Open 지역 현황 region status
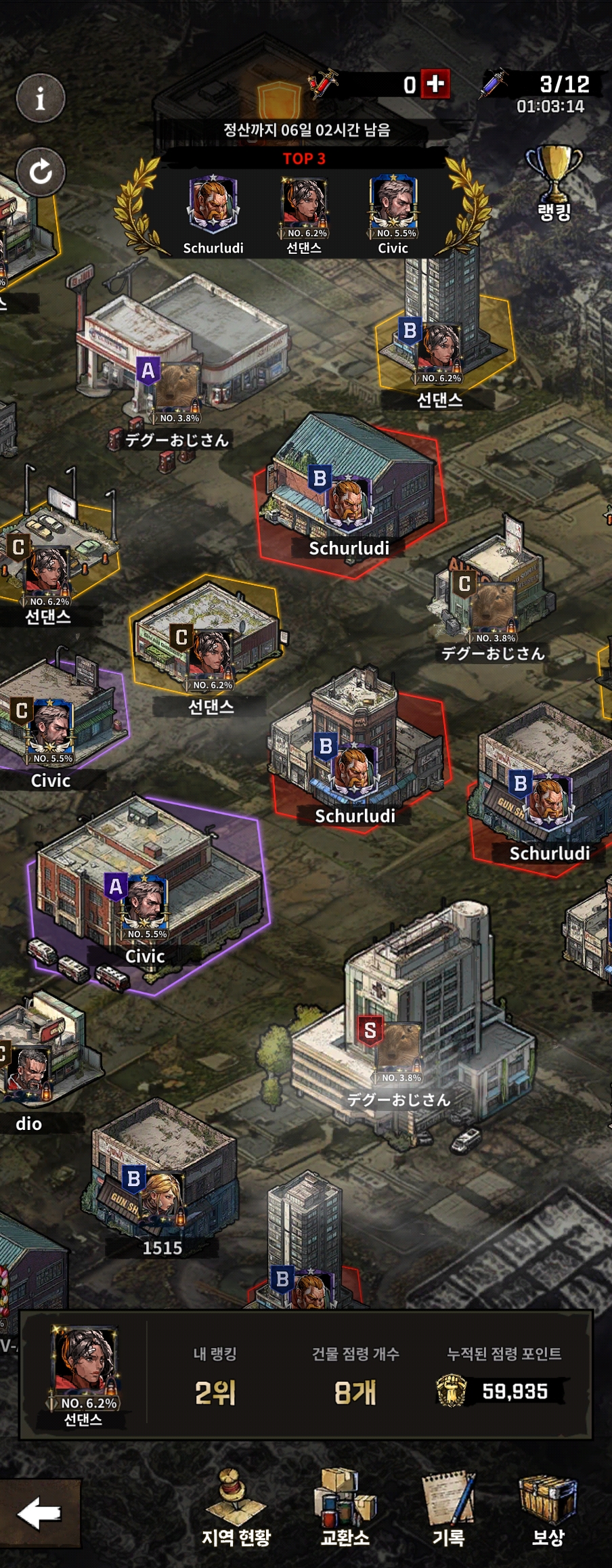The width and height of the screenshot is (612, 1568). click(236, 1507)
